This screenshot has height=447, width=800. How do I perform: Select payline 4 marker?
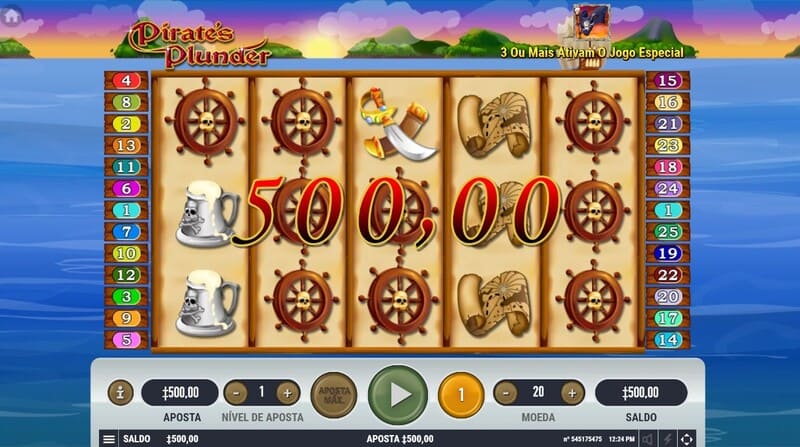tap(126, 80)
